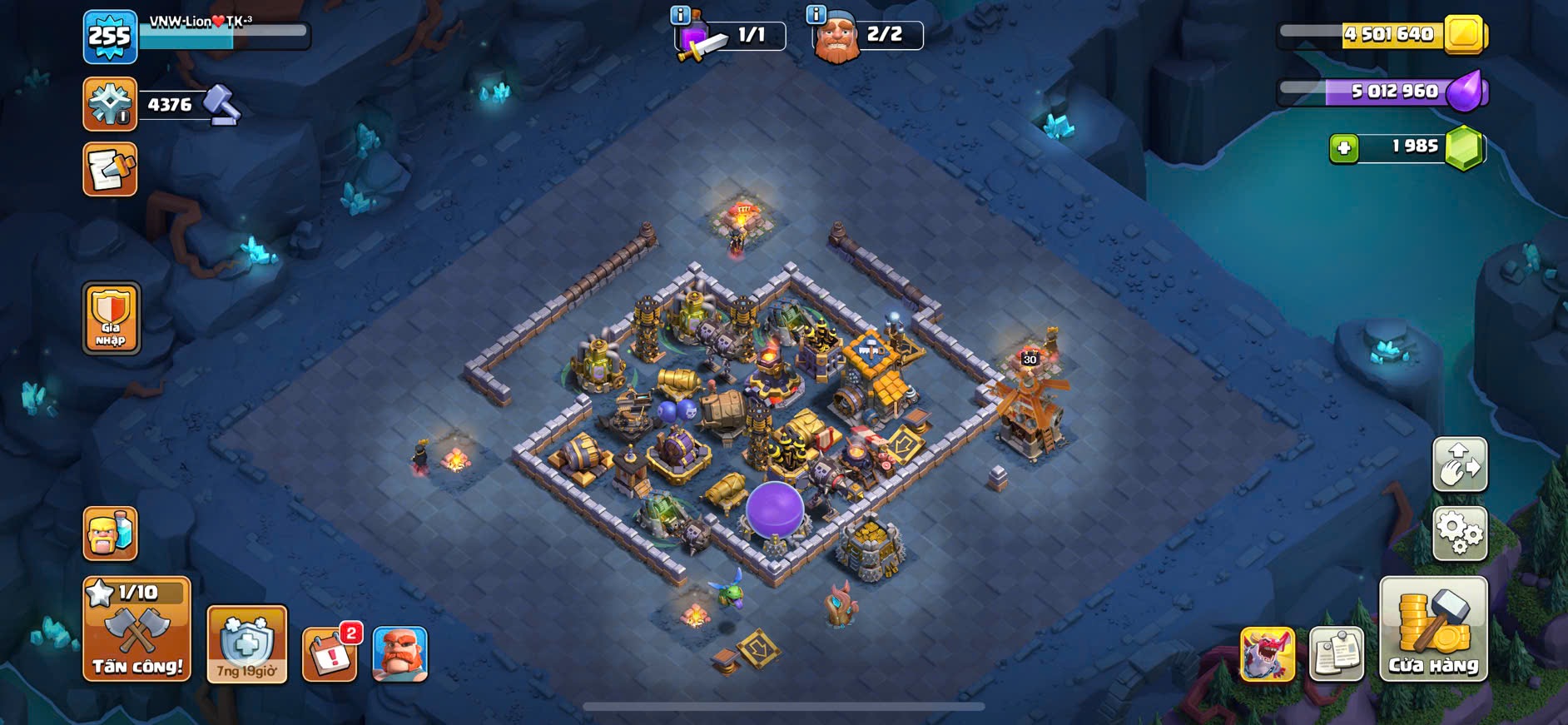Open the Gia Nhập clan shield button
The height and width of the screenshot is (725, 1568).
coord(111,318)
